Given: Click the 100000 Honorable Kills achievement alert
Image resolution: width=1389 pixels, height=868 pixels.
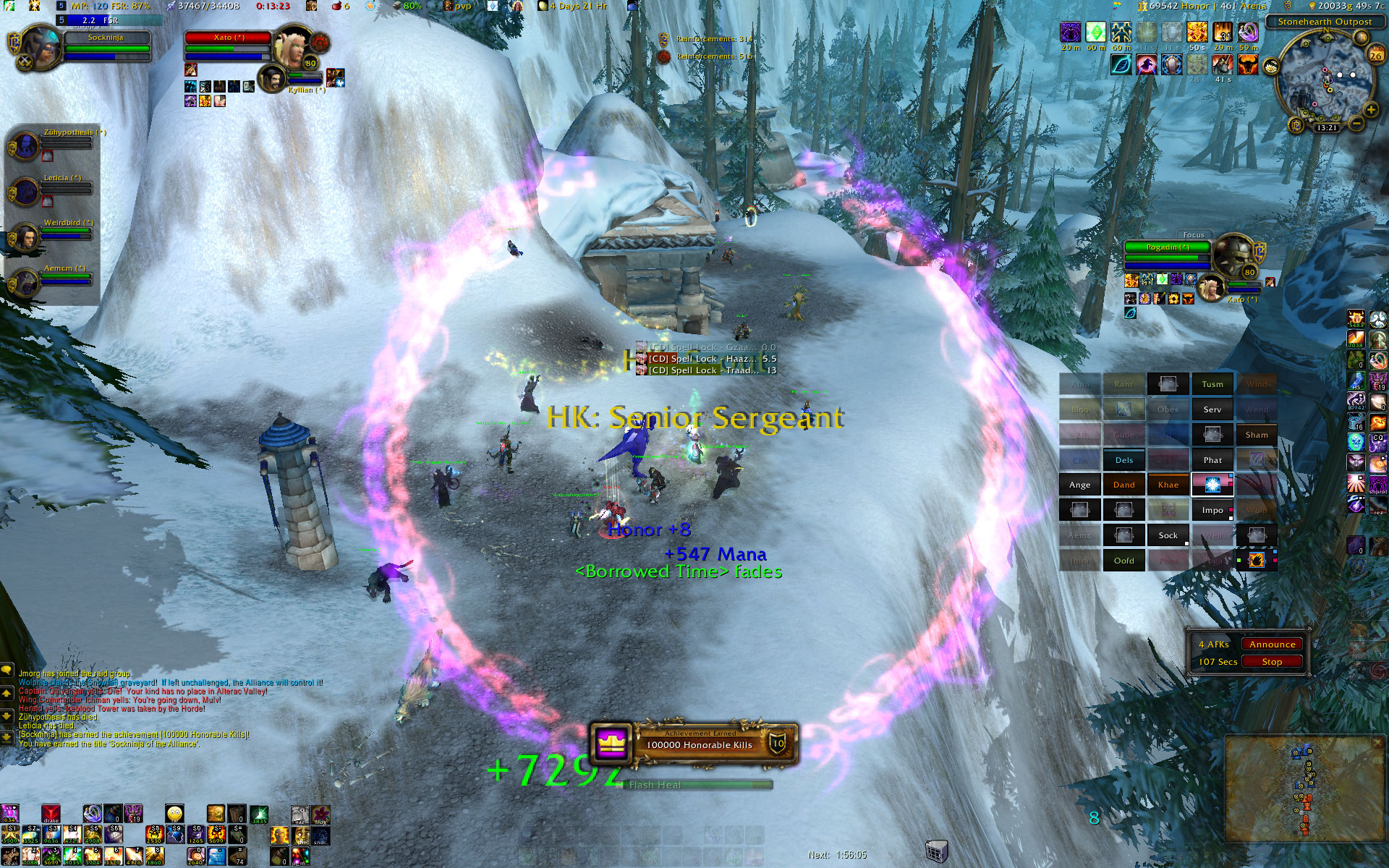Looking at the screenshot, I should coord(694,743).
